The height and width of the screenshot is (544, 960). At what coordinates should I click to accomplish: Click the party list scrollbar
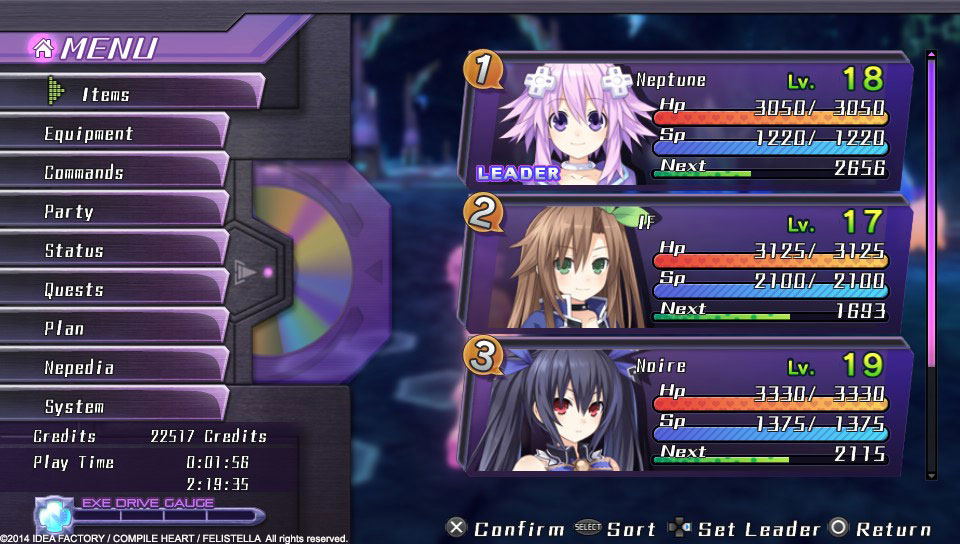pyautogui.click(x=932, y=265)
